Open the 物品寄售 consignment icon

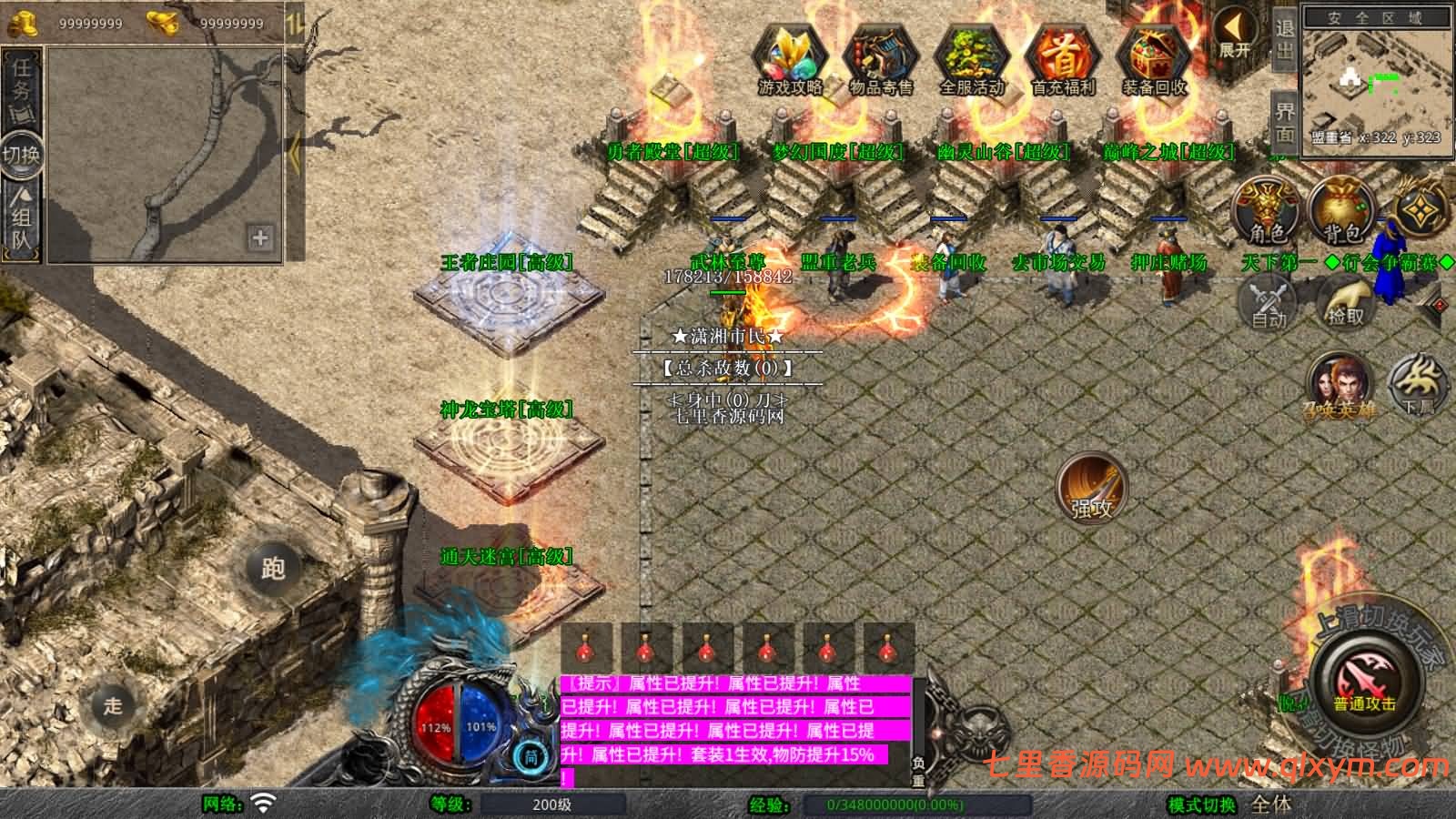[880, 57]
